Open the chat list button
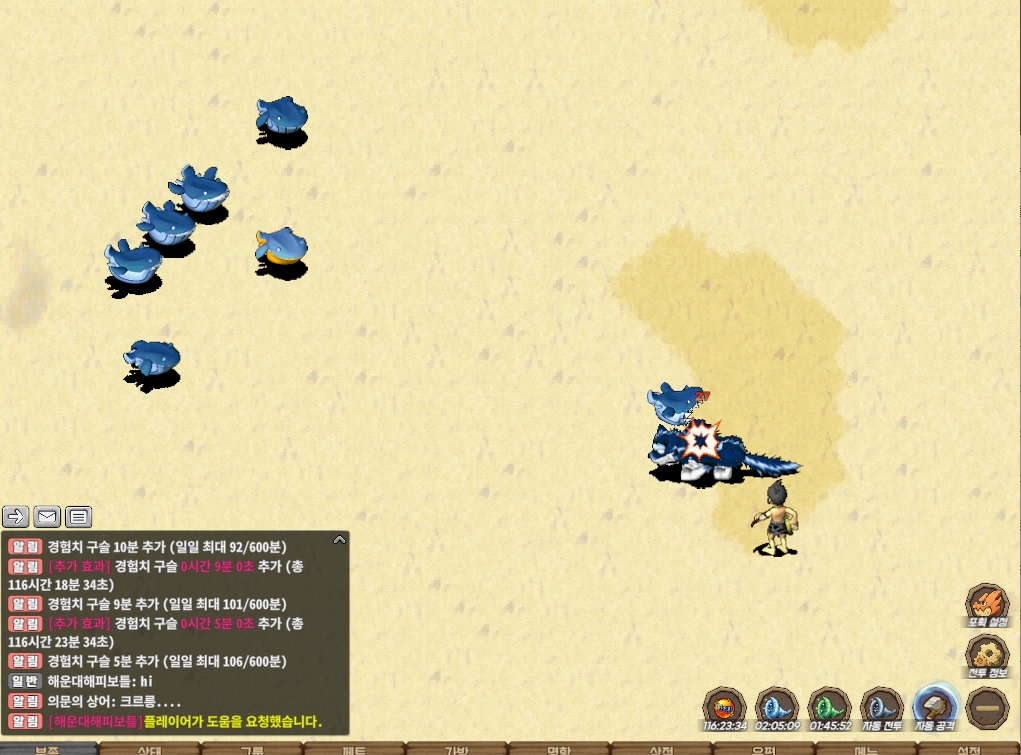1021x755 pixels. [79, 517]
